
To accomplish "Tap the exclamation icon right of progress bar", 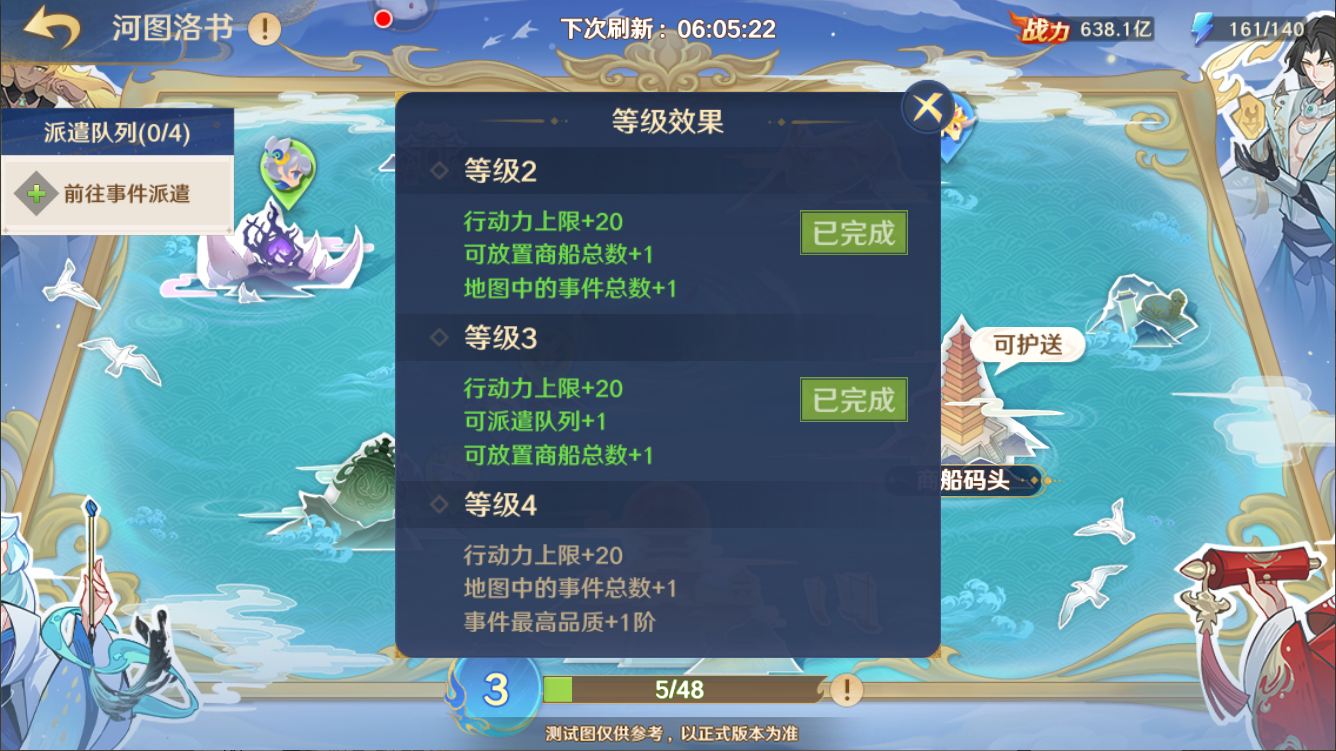I will click(x=845, y=691).
